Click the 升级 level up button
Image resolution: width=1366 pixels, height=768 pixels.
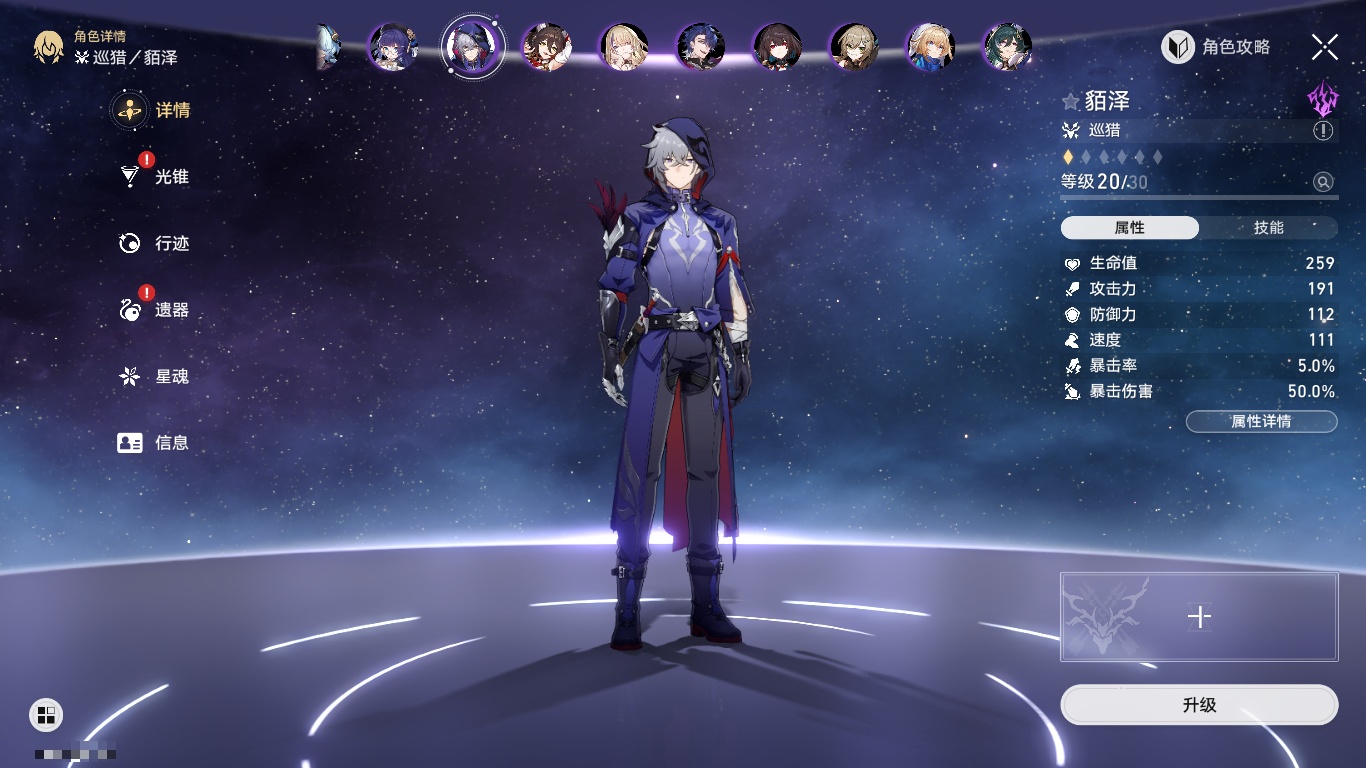(1199, 705)
